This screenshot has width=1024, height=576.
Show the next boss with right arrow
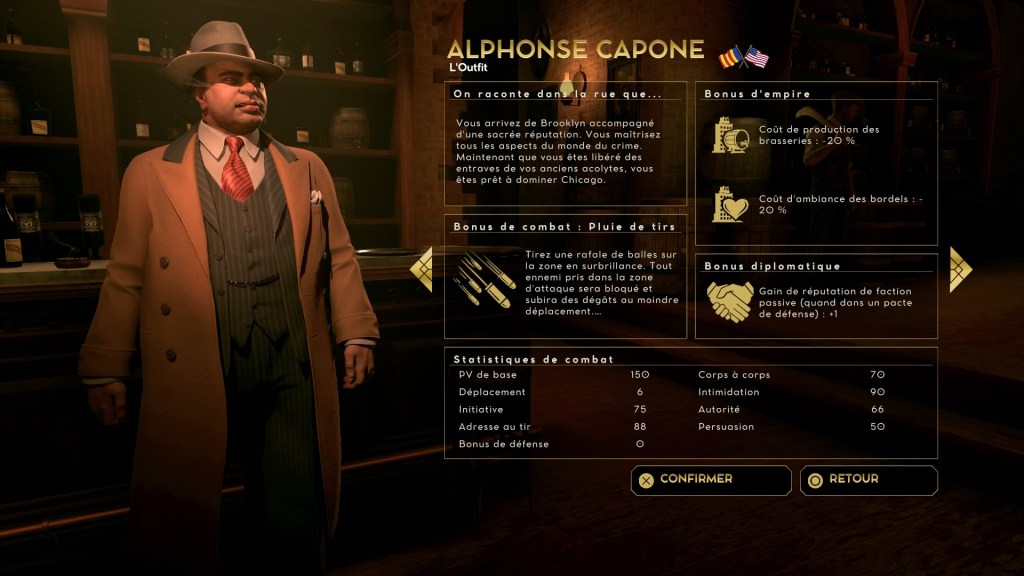pyautogui.click(x=960, y=268)
